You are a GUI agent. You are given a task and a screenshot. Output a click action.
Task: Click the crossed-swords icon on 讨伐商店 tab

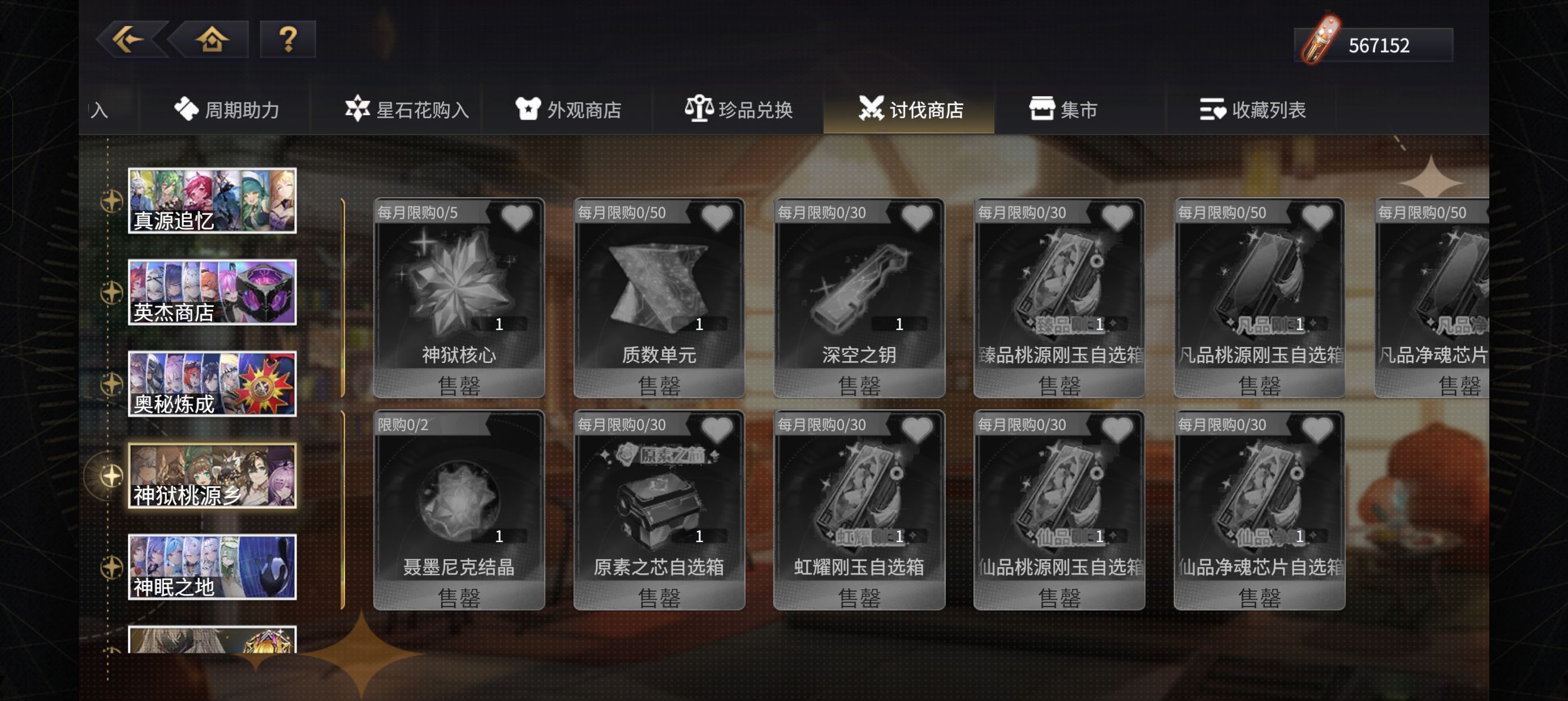pyautogui.click(x=873, y=110)
